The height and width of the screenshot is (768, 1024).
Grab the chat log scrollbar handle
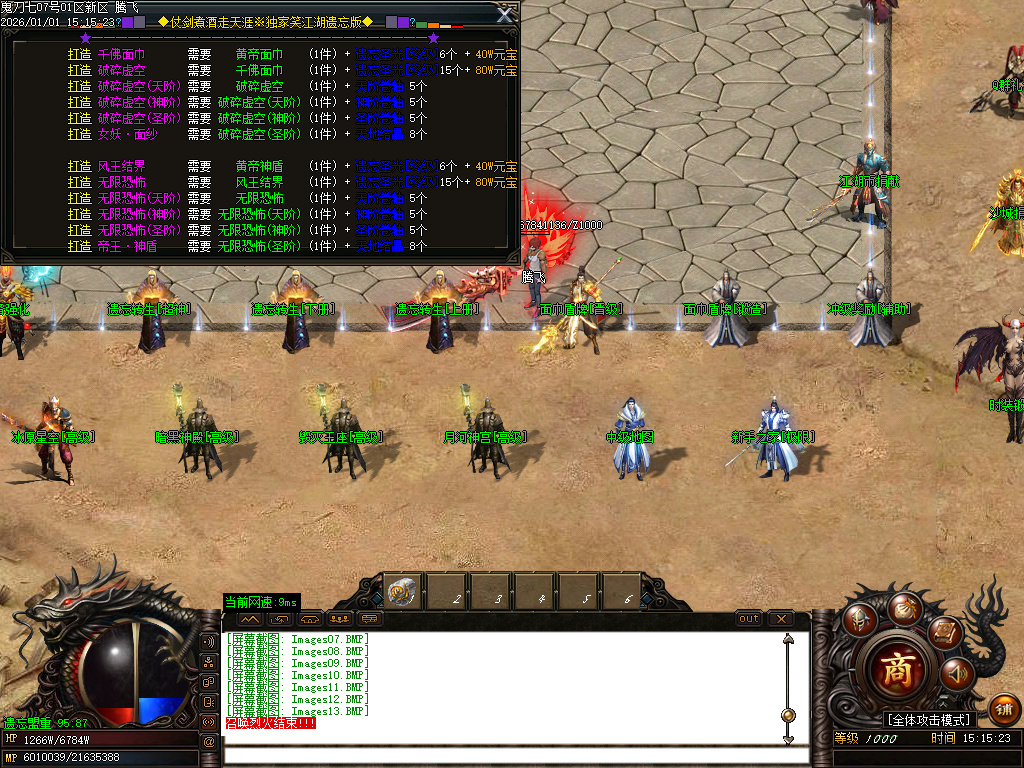point(788,715)
